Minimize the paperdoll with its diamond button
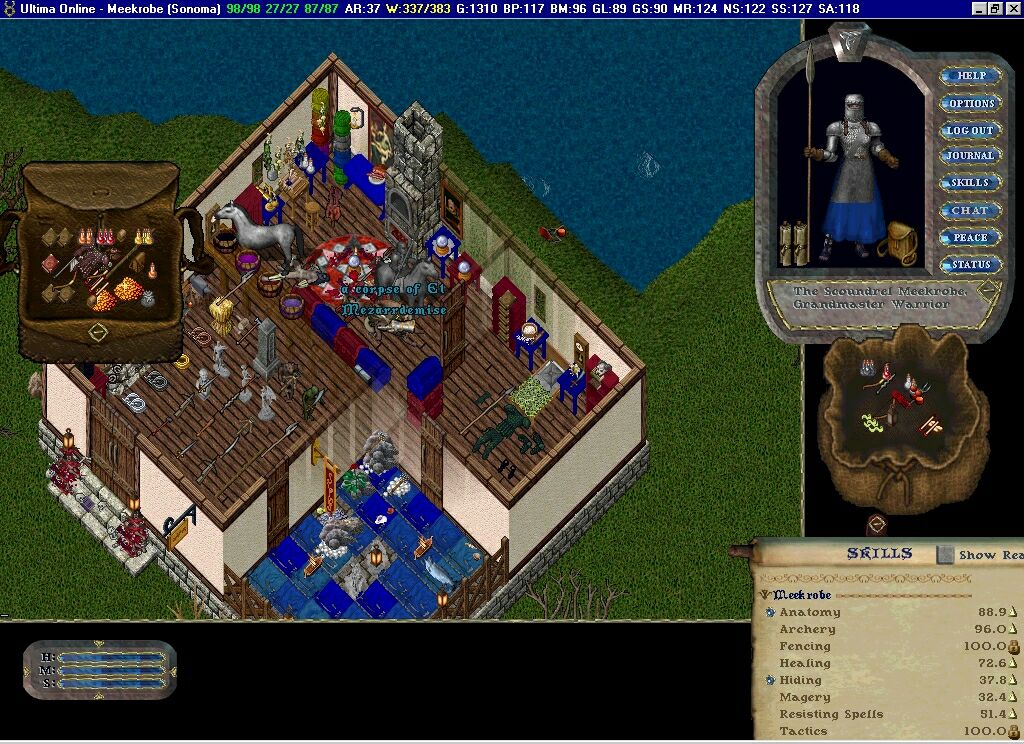 pyautogui.click(x=987, y=290)
